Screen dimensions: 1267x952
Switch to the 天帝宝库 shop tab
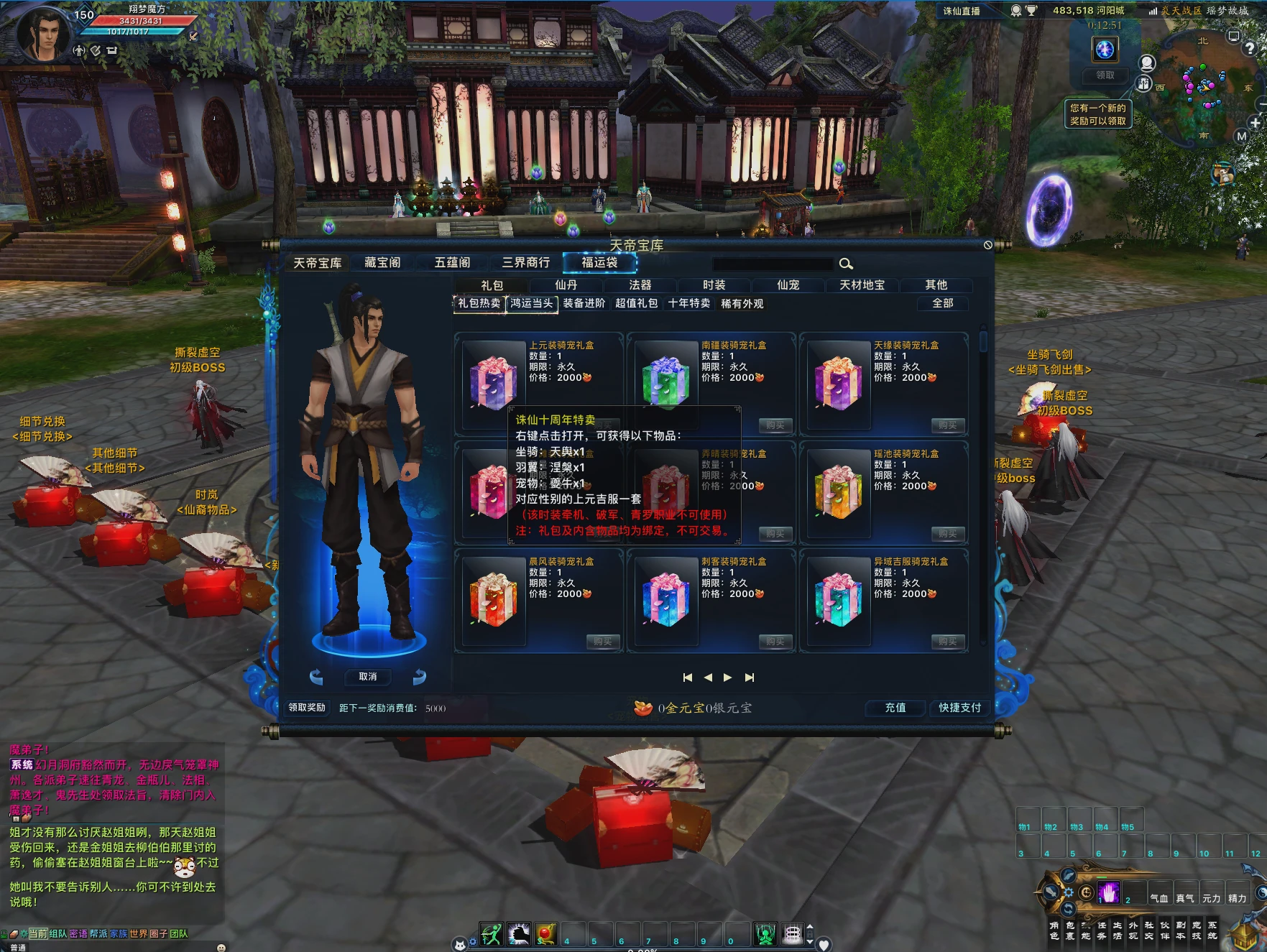[x=317, y=263]
